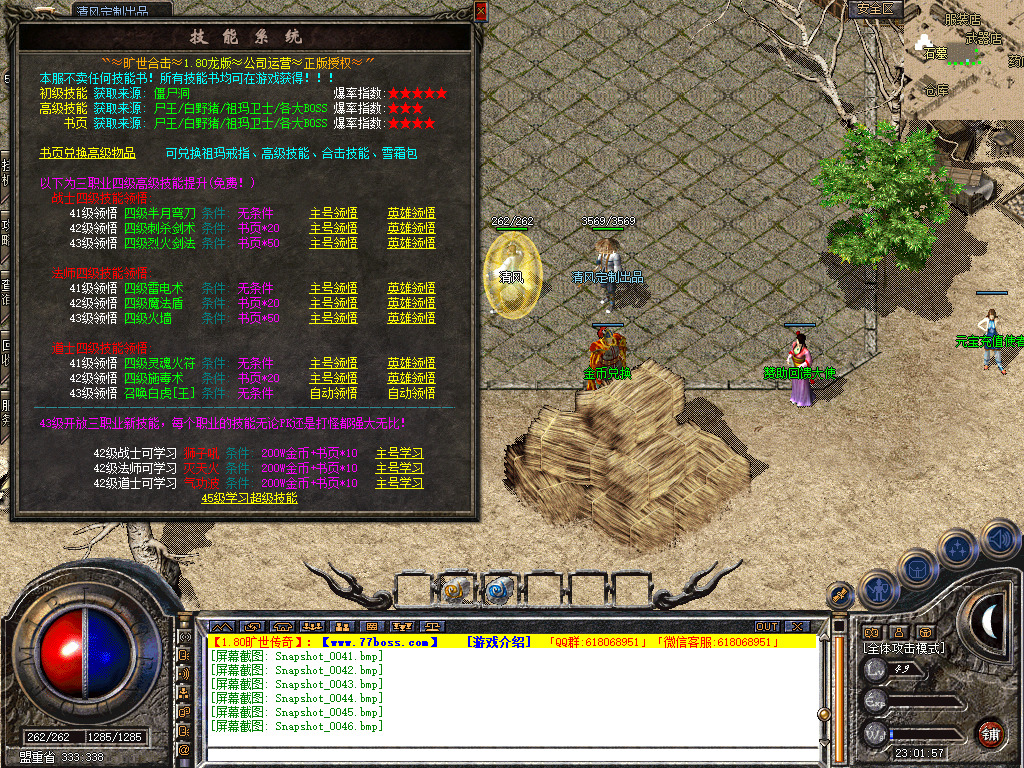Click 主号学习 for 气功波 skill
This screenshot has height=768, width=1024.
[x=399, y=483]
